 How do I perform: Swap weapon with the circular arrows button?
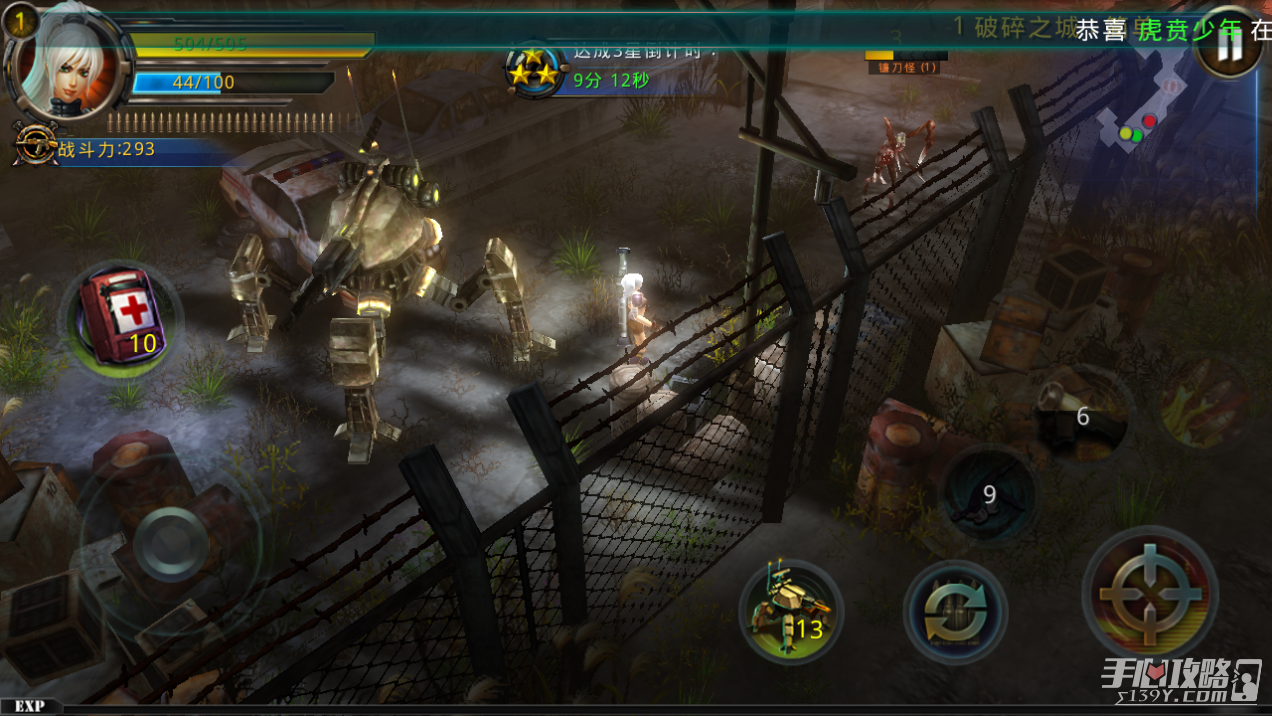(955, 612)
